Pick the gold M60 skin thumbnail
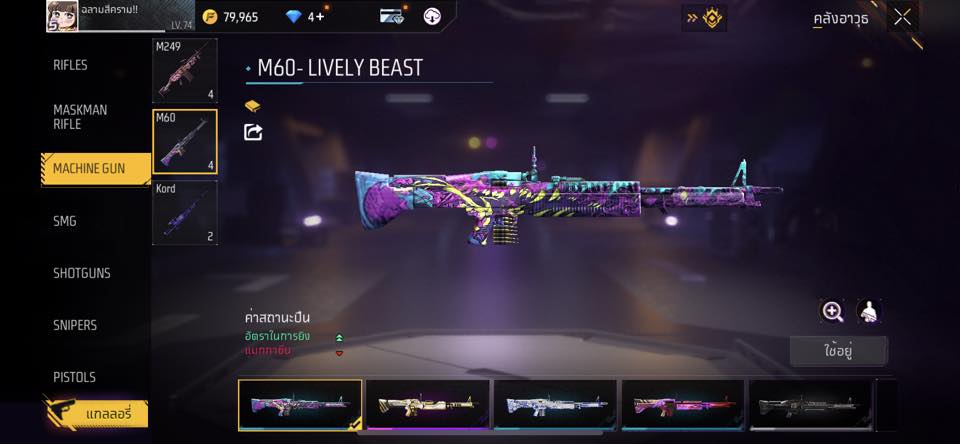 (x=428, y=405)
